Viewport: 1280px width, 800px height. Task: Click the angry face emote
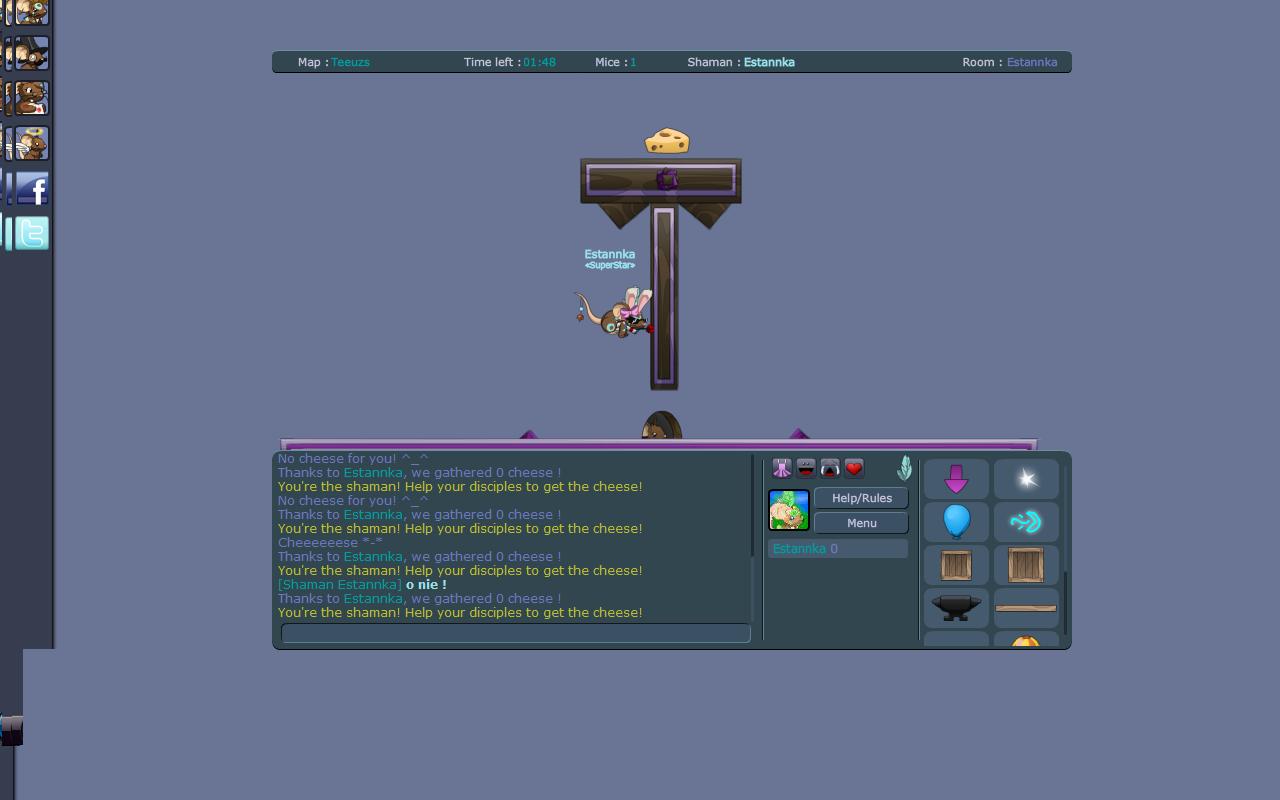tap(829, 467)
